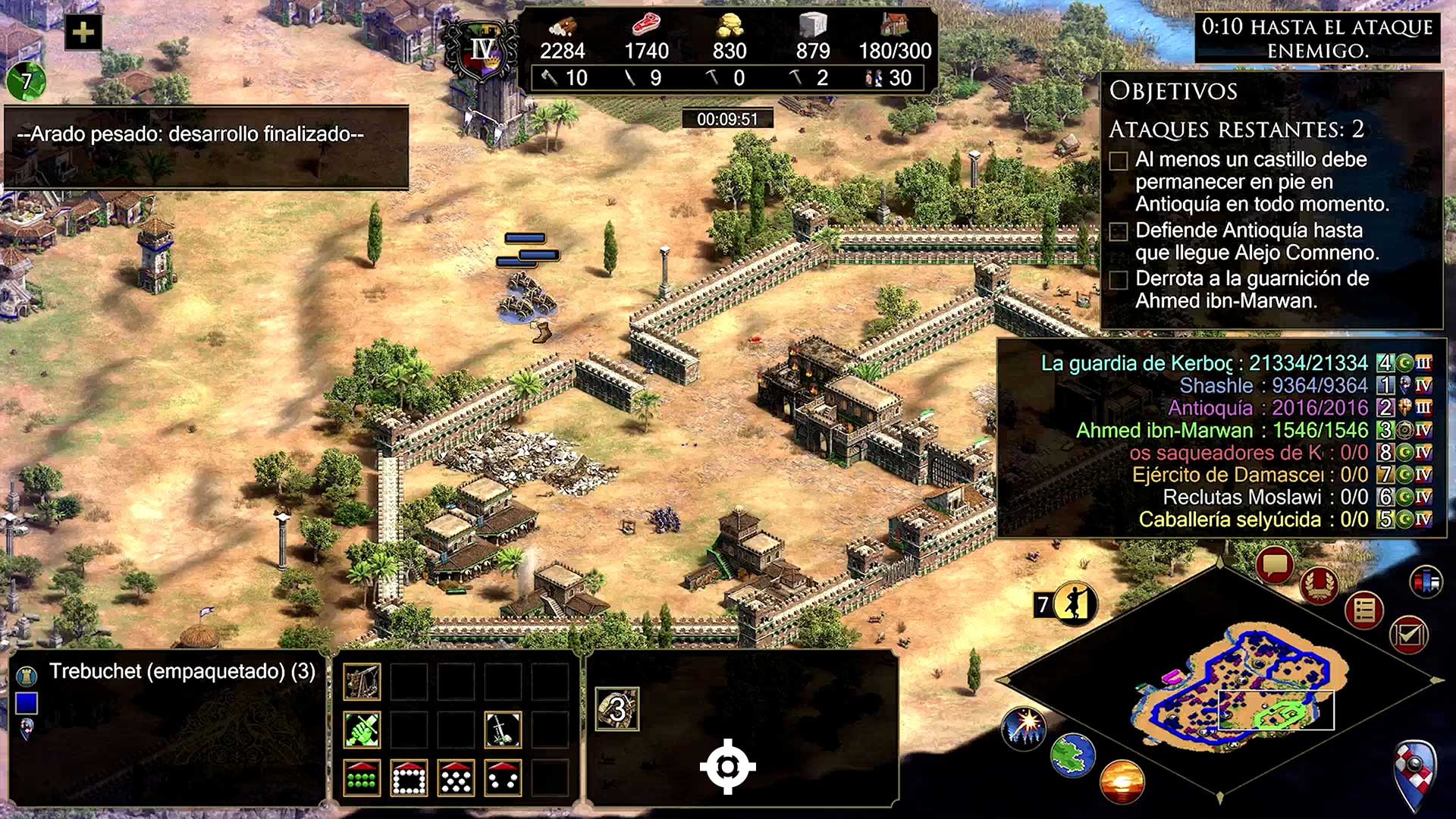Click the yellow plus button at top left

pyautogui.click(x=83, y=32)
